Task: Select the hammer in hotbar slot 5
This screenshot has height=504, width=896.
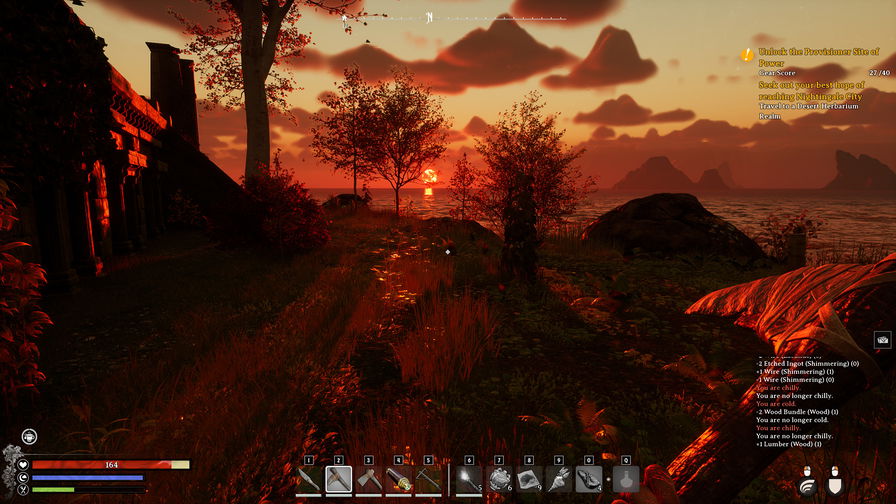Action: [x=429, y=480]
